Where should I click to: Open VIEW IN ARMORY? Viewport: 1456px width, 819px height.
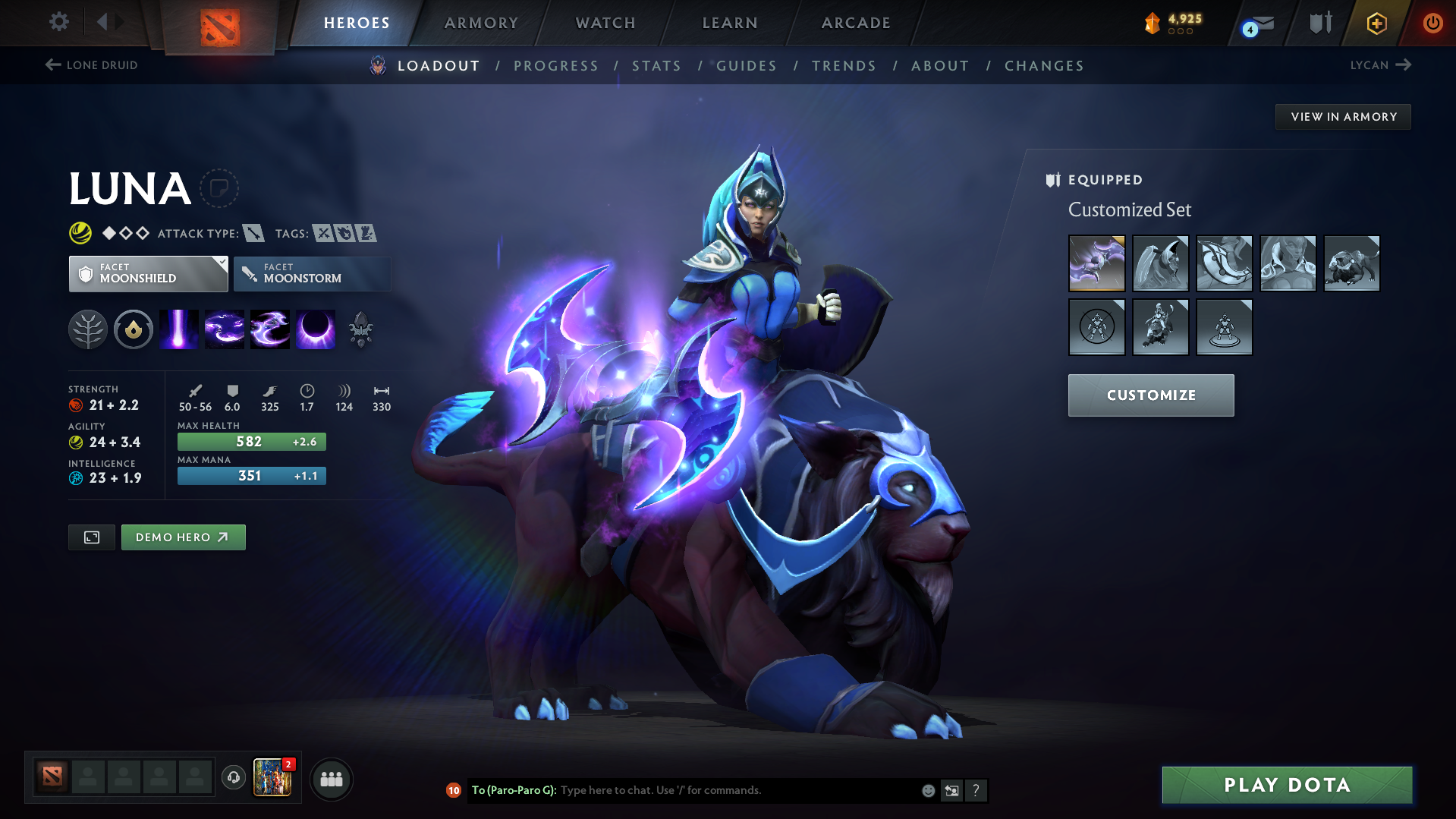(1342, 116)
